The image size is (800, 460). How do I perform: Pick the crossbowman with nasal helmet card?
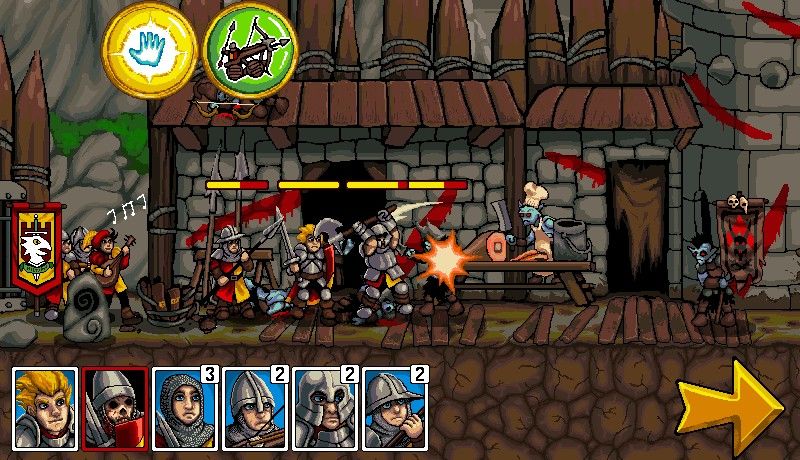click(255, 408)
